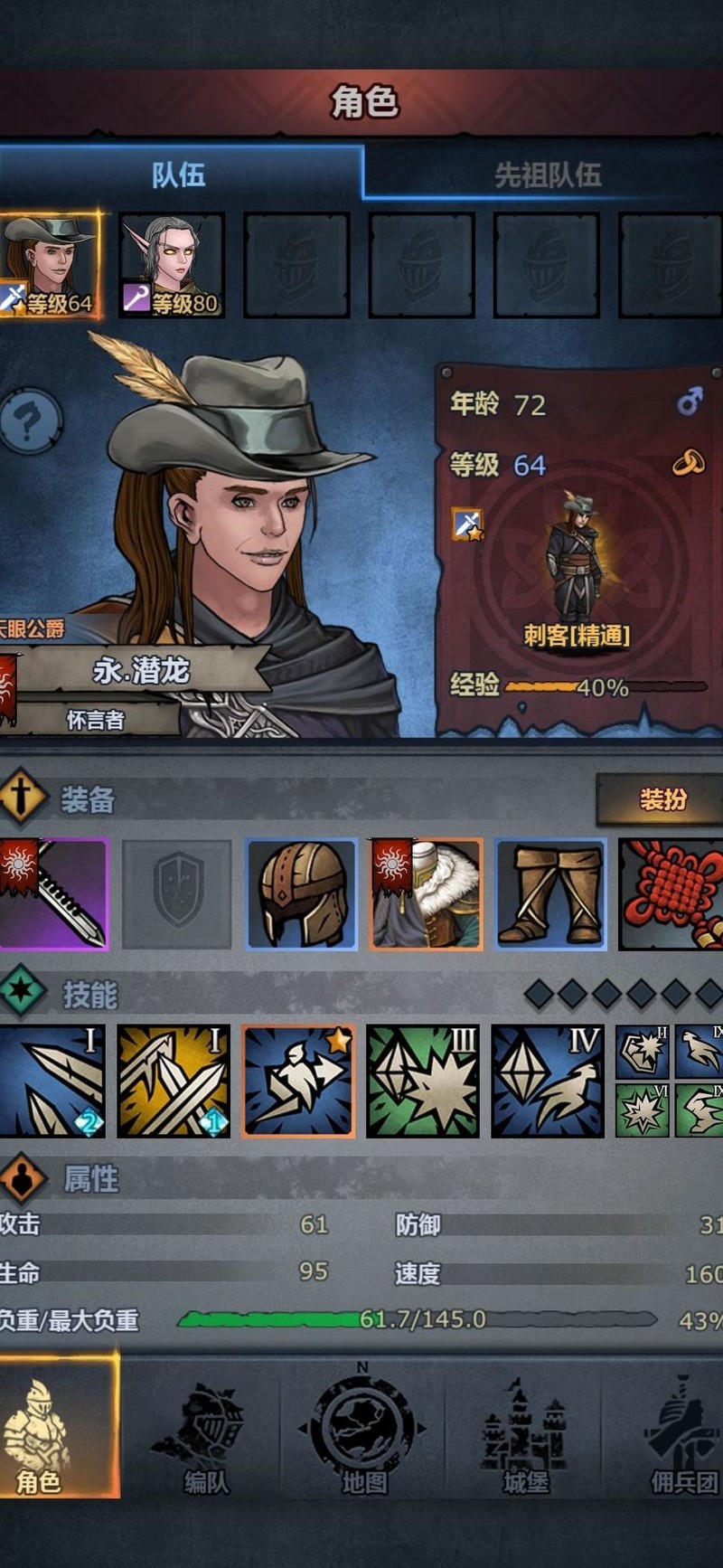Screen dimensions: 723x1568
Task: Choose the blue level IV skill icon
Action: coord(548,1081)
